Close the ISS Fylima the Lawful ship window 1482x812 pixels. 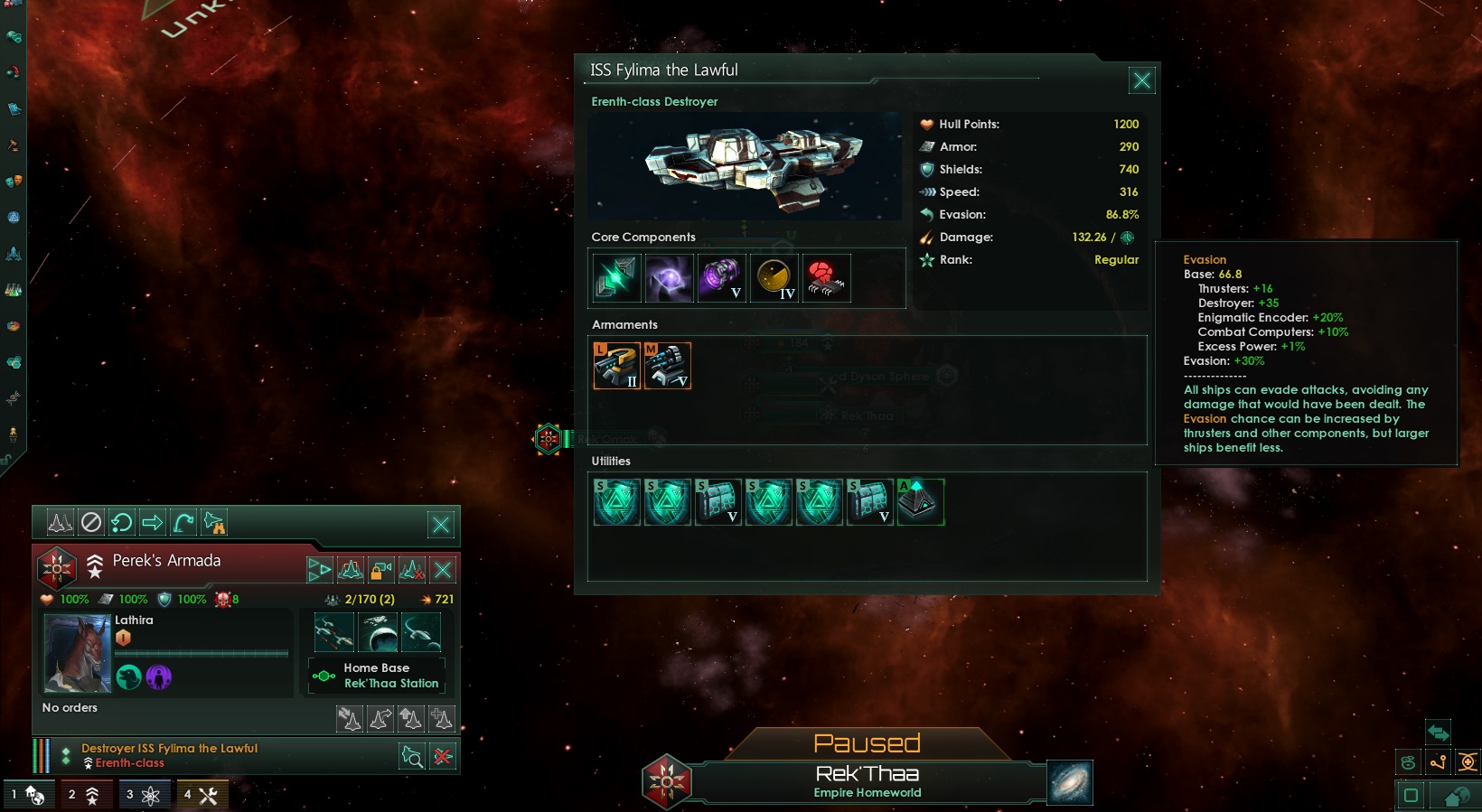1141,81
